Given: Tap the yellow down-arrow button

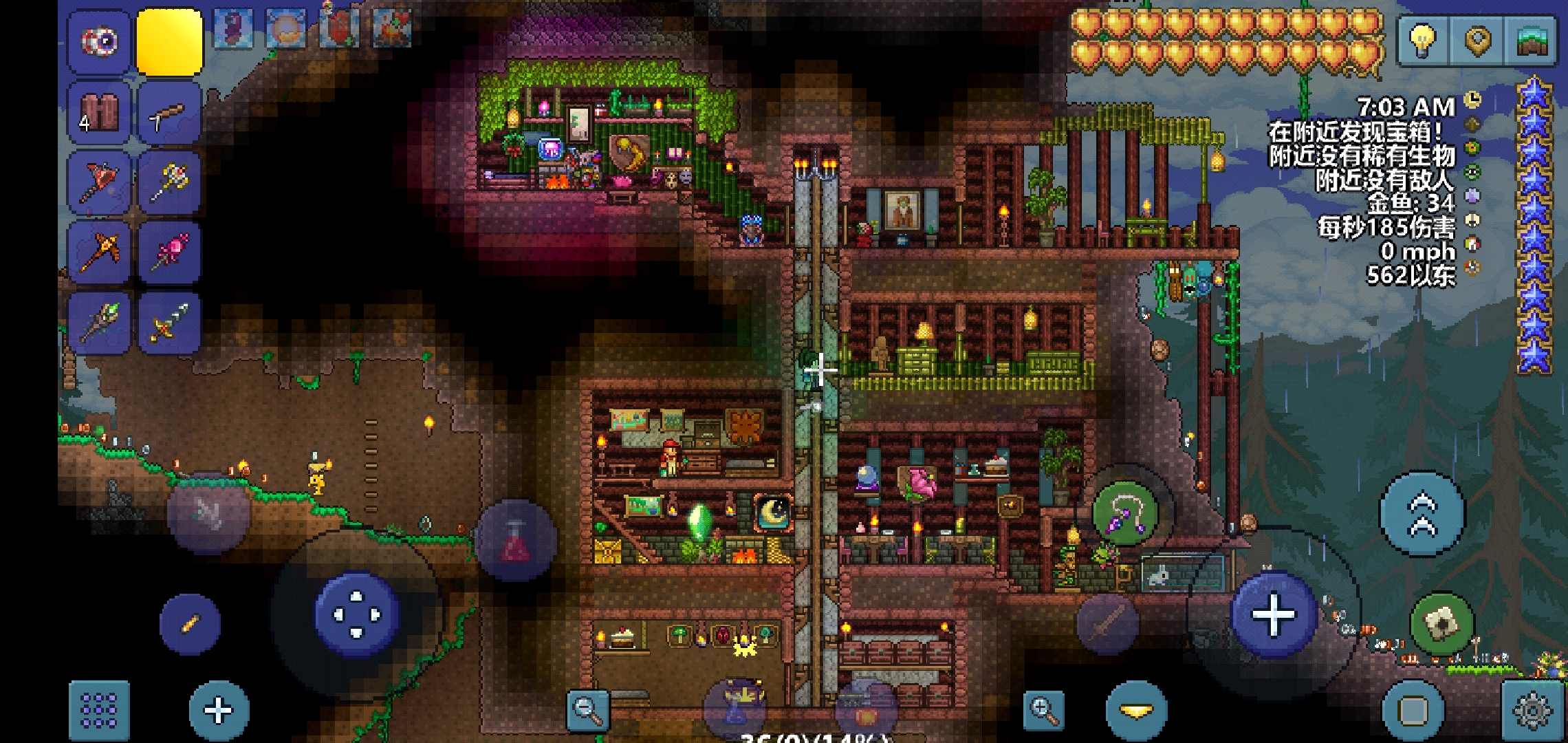Looking at the screenshot, I should (x=1136, y=711).
